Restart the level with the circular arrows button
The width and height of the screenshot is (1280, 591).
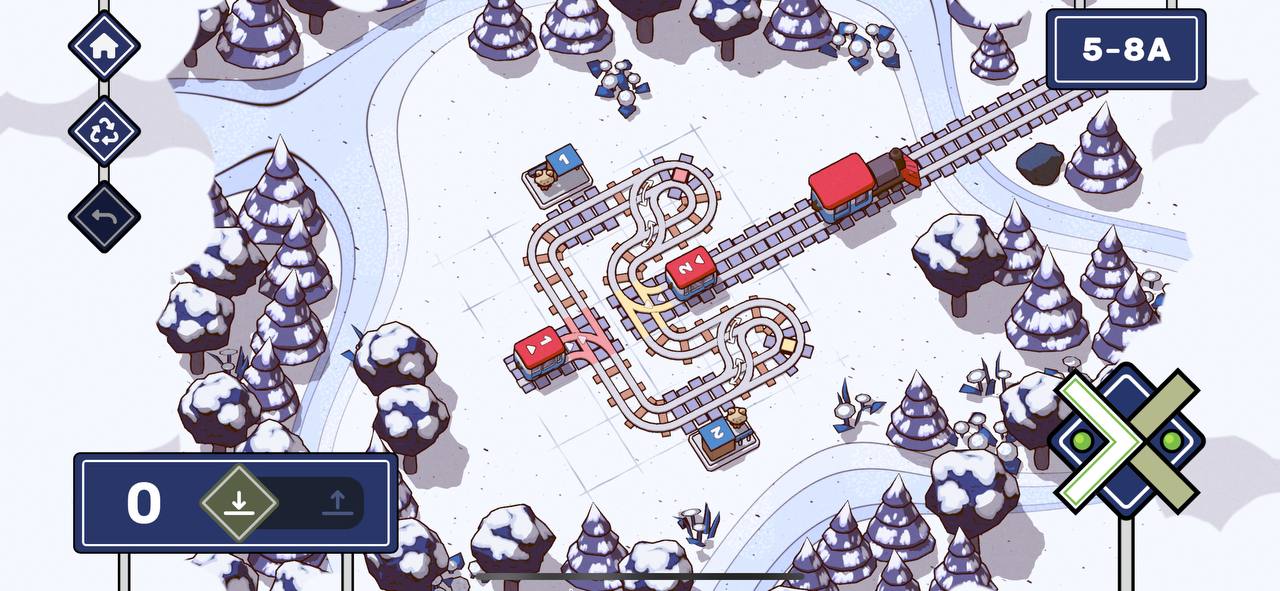[x=104, y=131]
